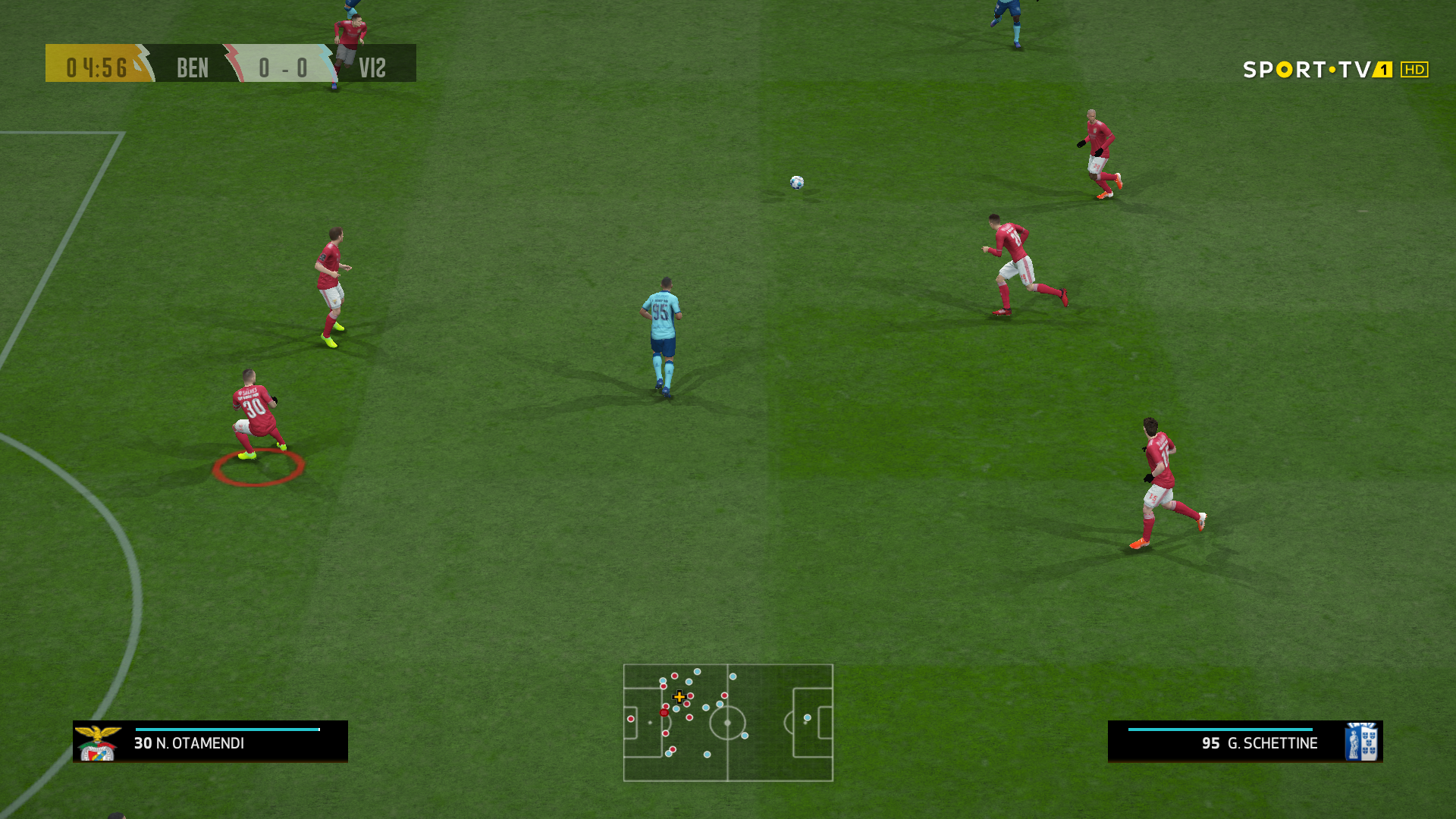Click the yellow match ball icon on the radar
Image resolution: width=1456 pixels, height=819 pixels.
point(679,696)
